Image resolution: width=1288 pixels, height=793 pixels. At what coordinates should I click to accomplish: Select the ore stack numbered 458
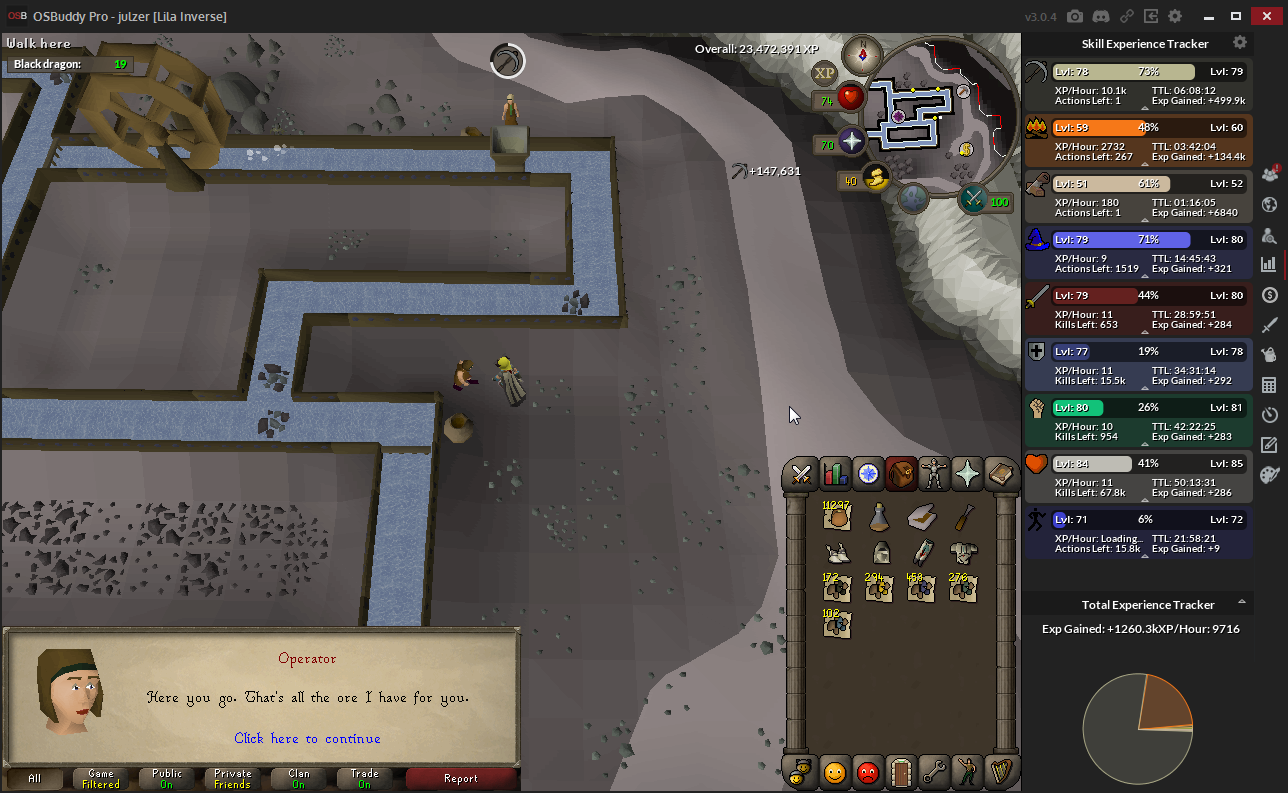pyautogui.click(x=921, y=590)
